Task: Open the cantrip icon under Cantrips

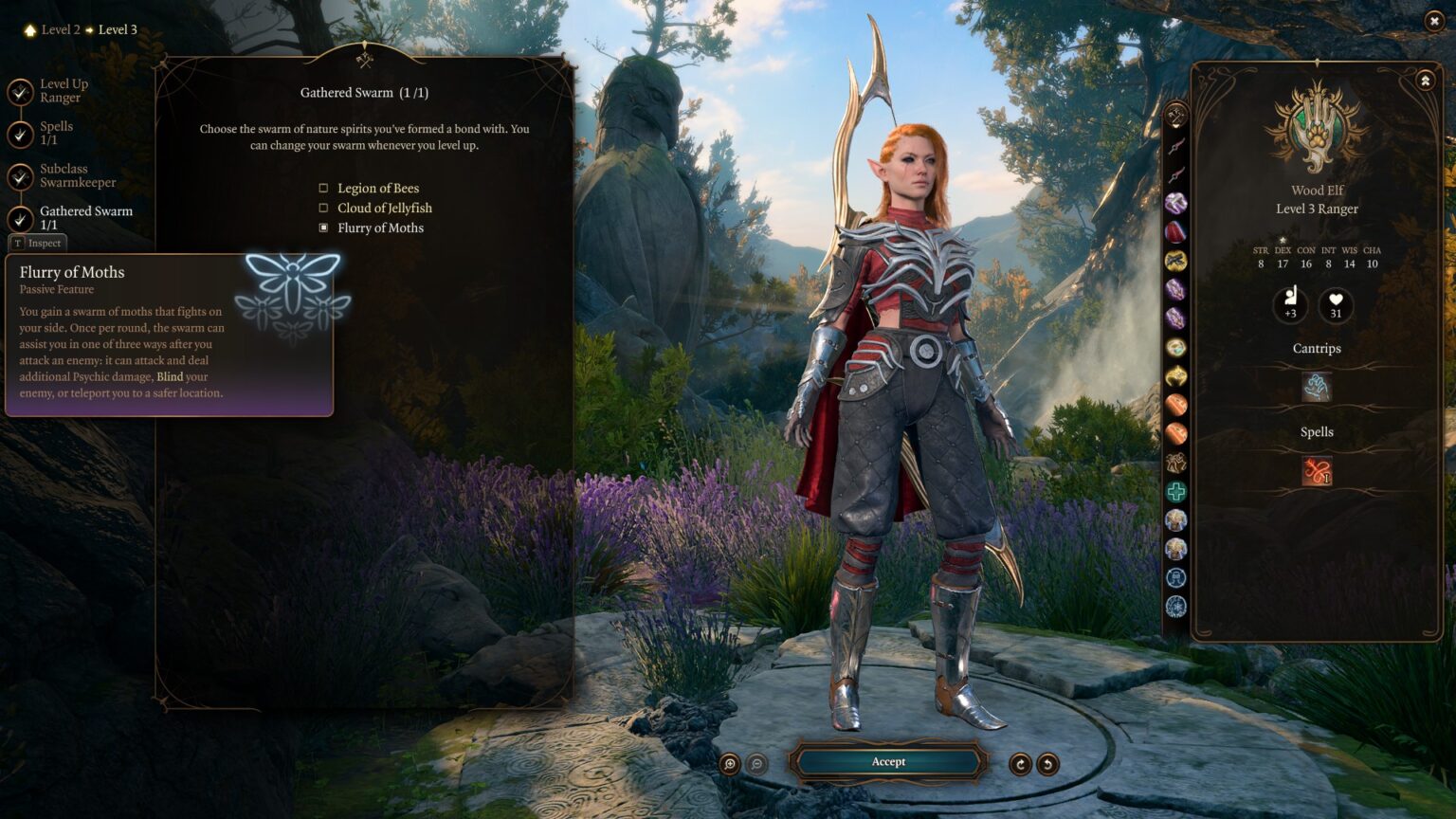Action: pyautogui.click(x=1317, y=387)
